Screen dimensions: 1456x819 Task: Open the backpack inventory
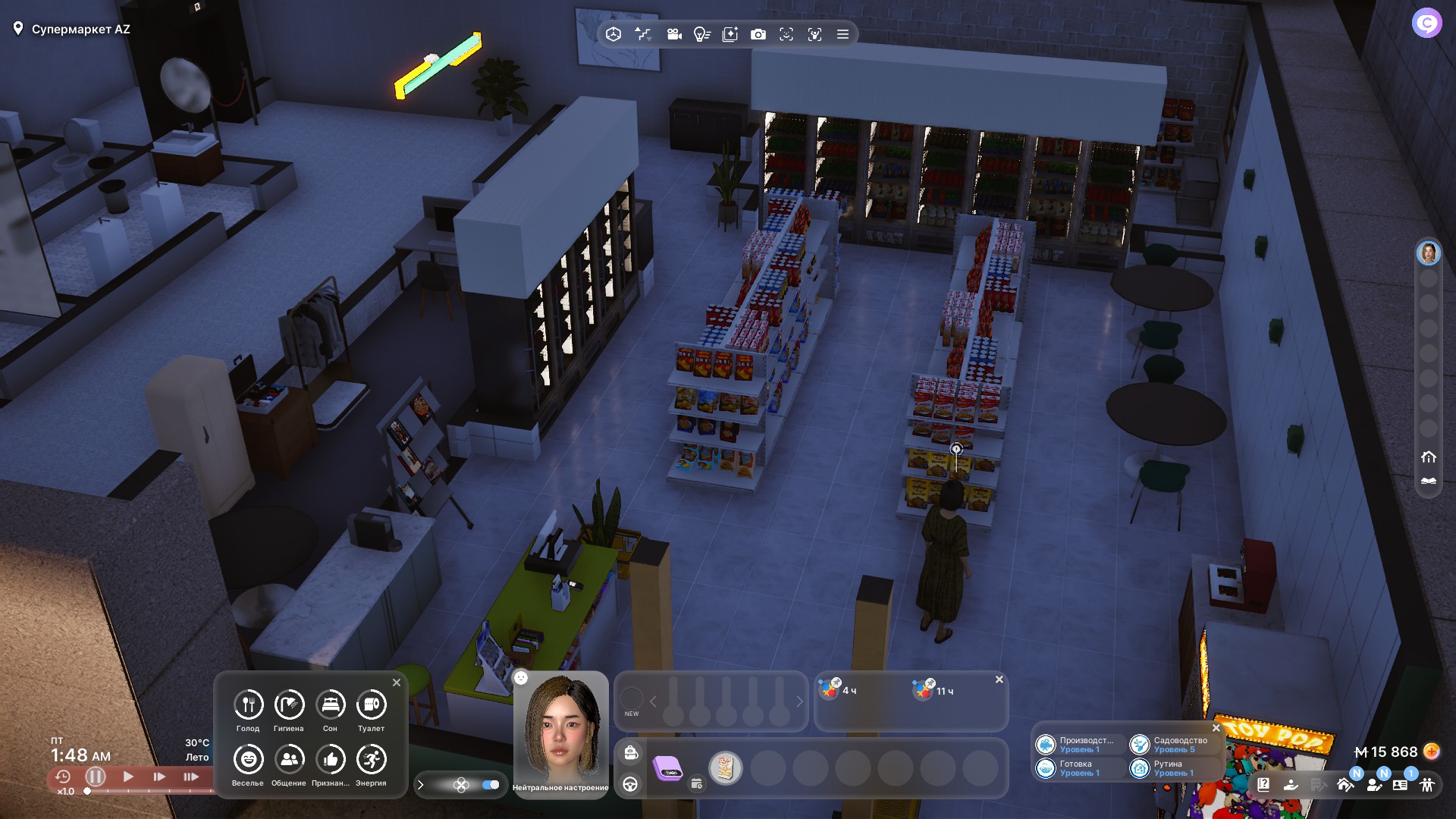631,752
